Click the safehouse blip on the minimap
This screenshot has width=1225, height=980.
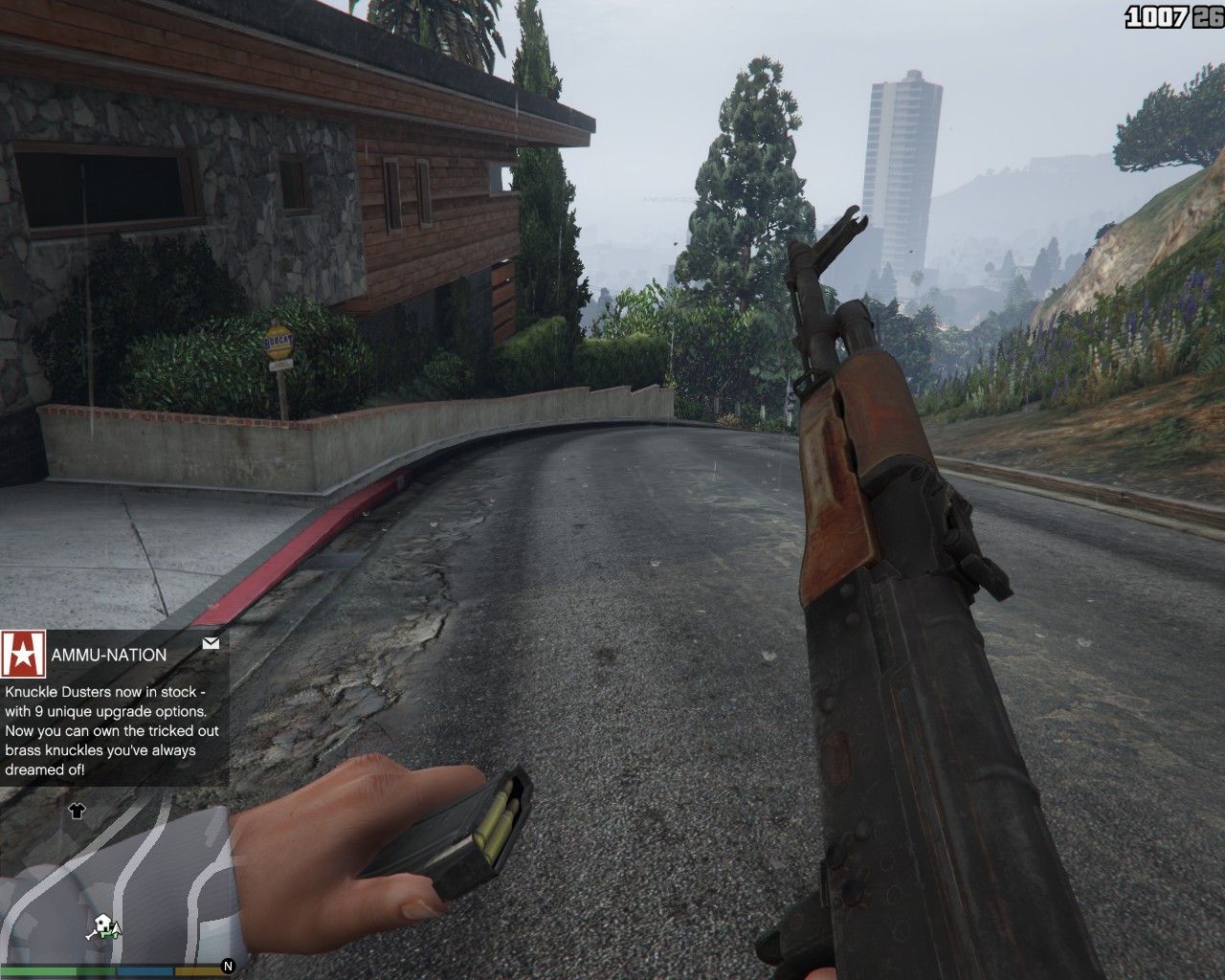tap(102, 923)
